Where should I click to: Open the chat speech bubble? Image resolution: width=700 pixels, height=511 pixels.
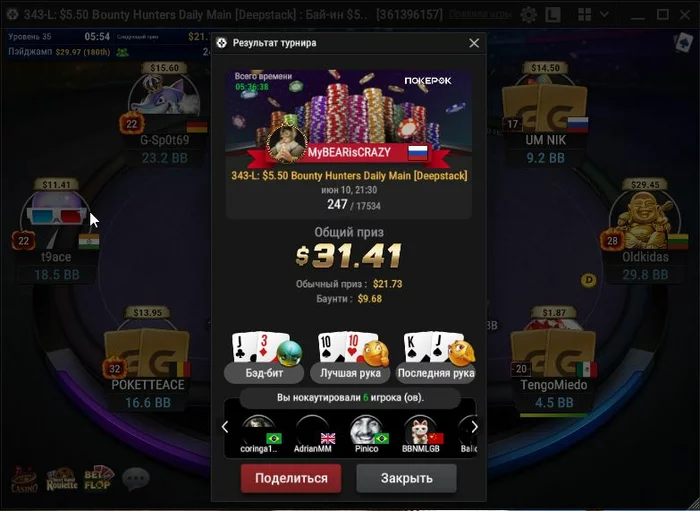(135, 479)
